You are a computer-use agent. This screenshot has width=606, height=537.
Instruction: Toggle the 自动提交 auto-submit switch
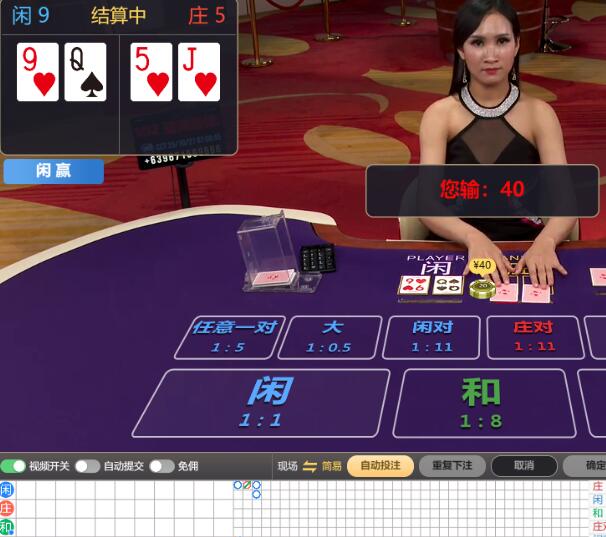click(x=87, y=466)
